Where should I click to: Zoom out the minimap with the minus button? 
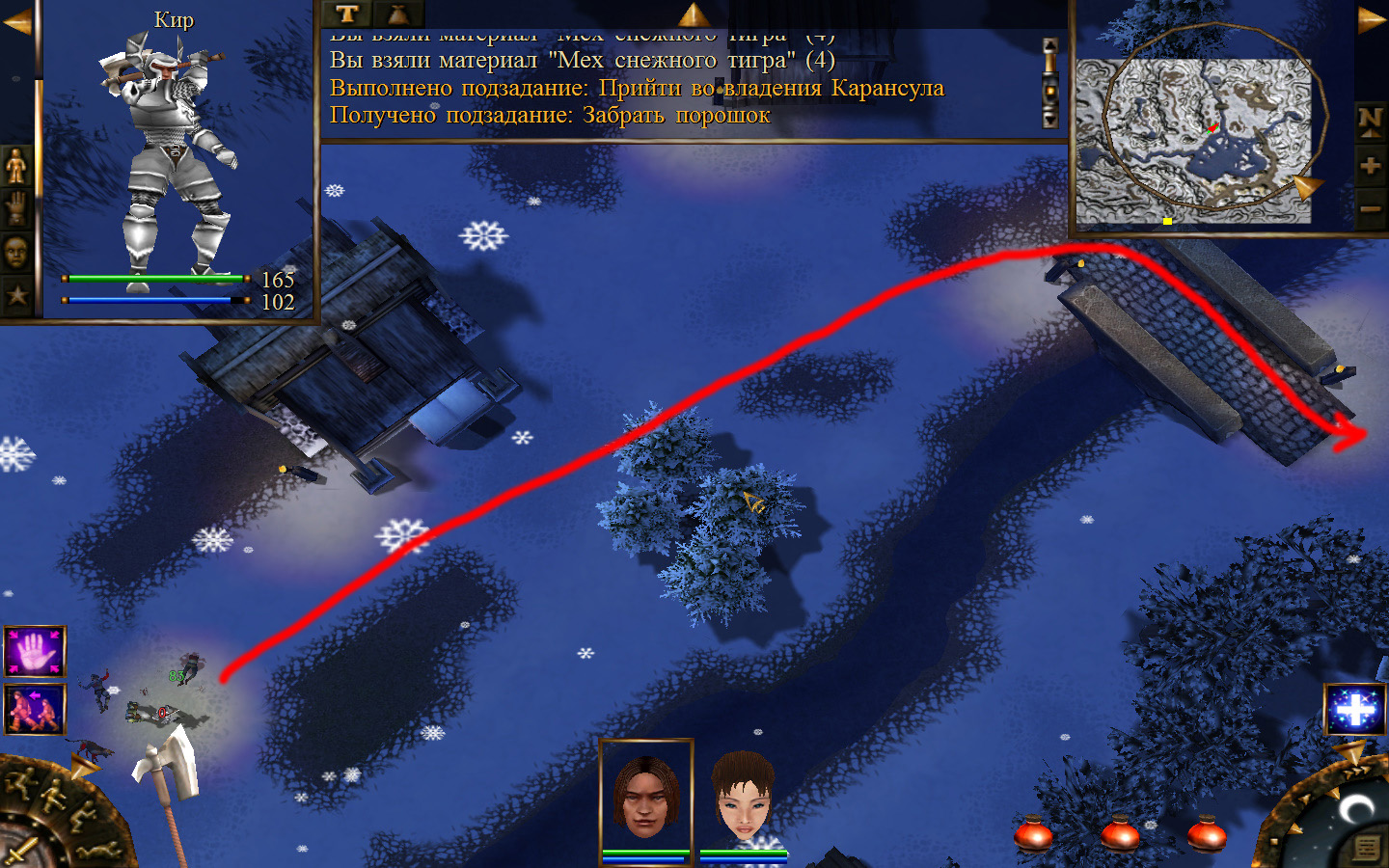[x=1370, y=208]
